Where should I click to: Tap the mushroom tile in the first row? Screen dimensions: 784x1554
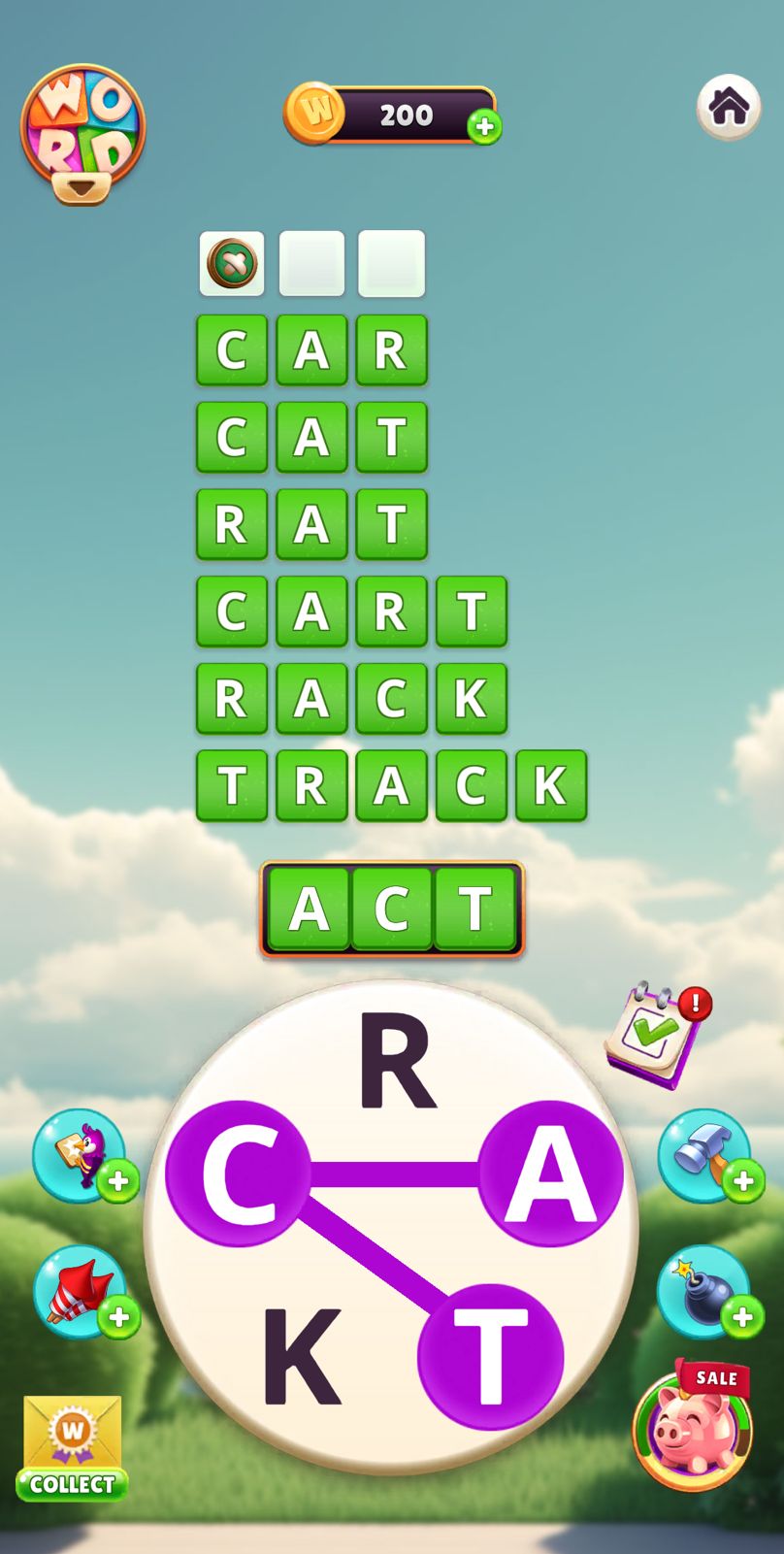coord(232,263)
